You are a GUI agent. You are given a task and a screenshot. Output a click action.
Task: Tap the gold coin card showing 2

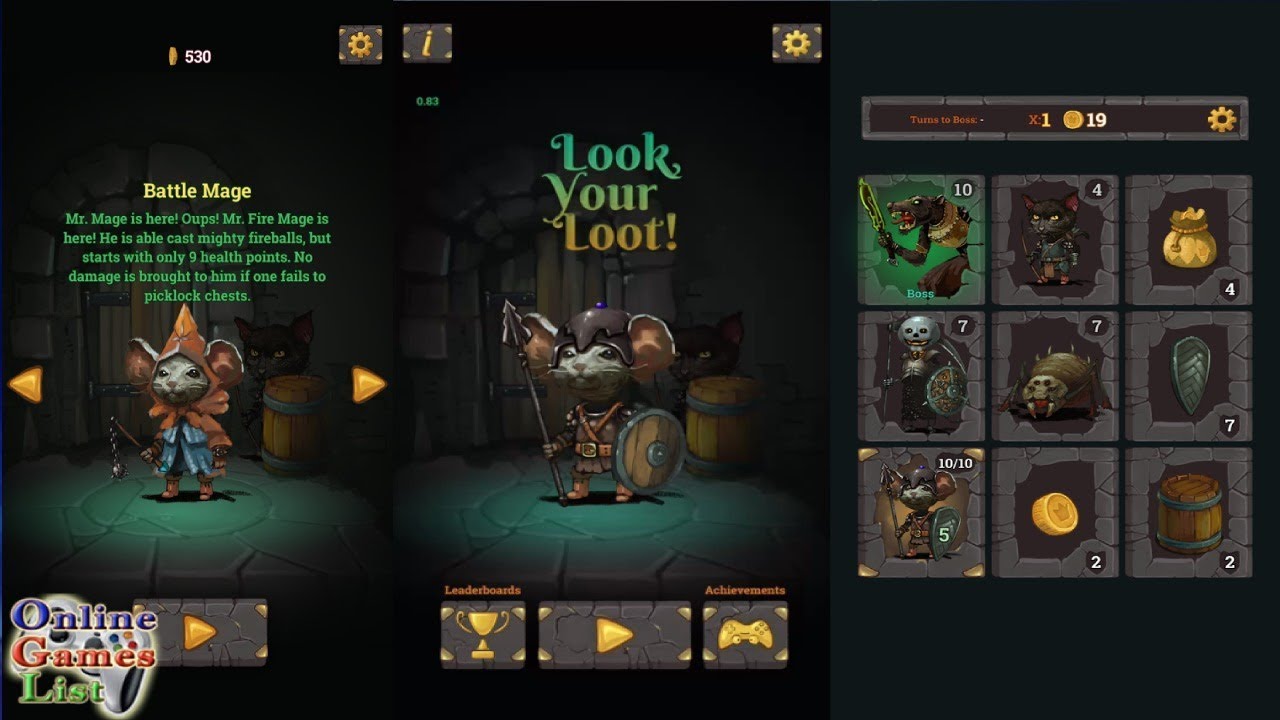click(1055, 512)
